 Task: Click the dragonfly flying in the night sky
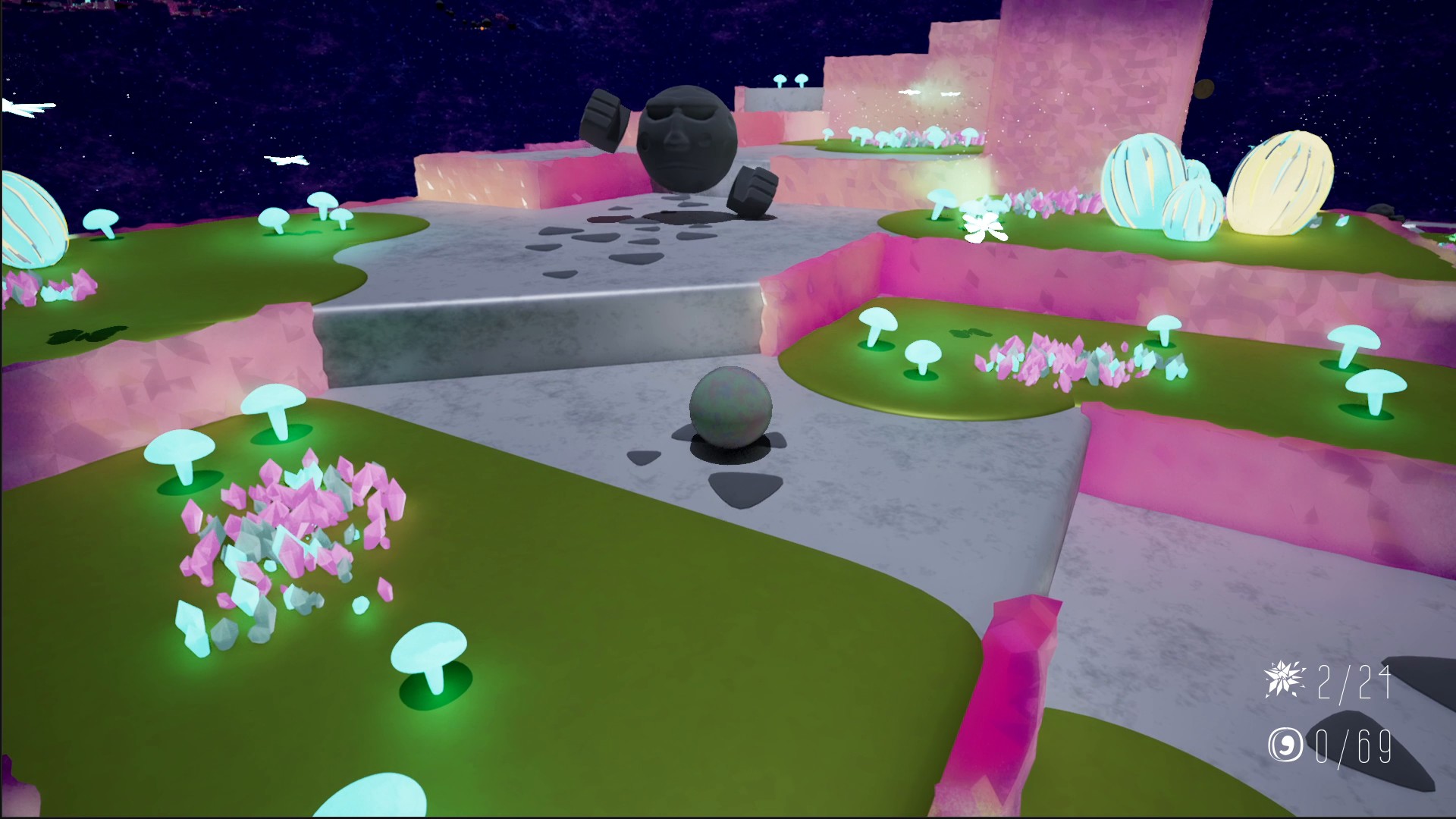click(x=288, y=159)
